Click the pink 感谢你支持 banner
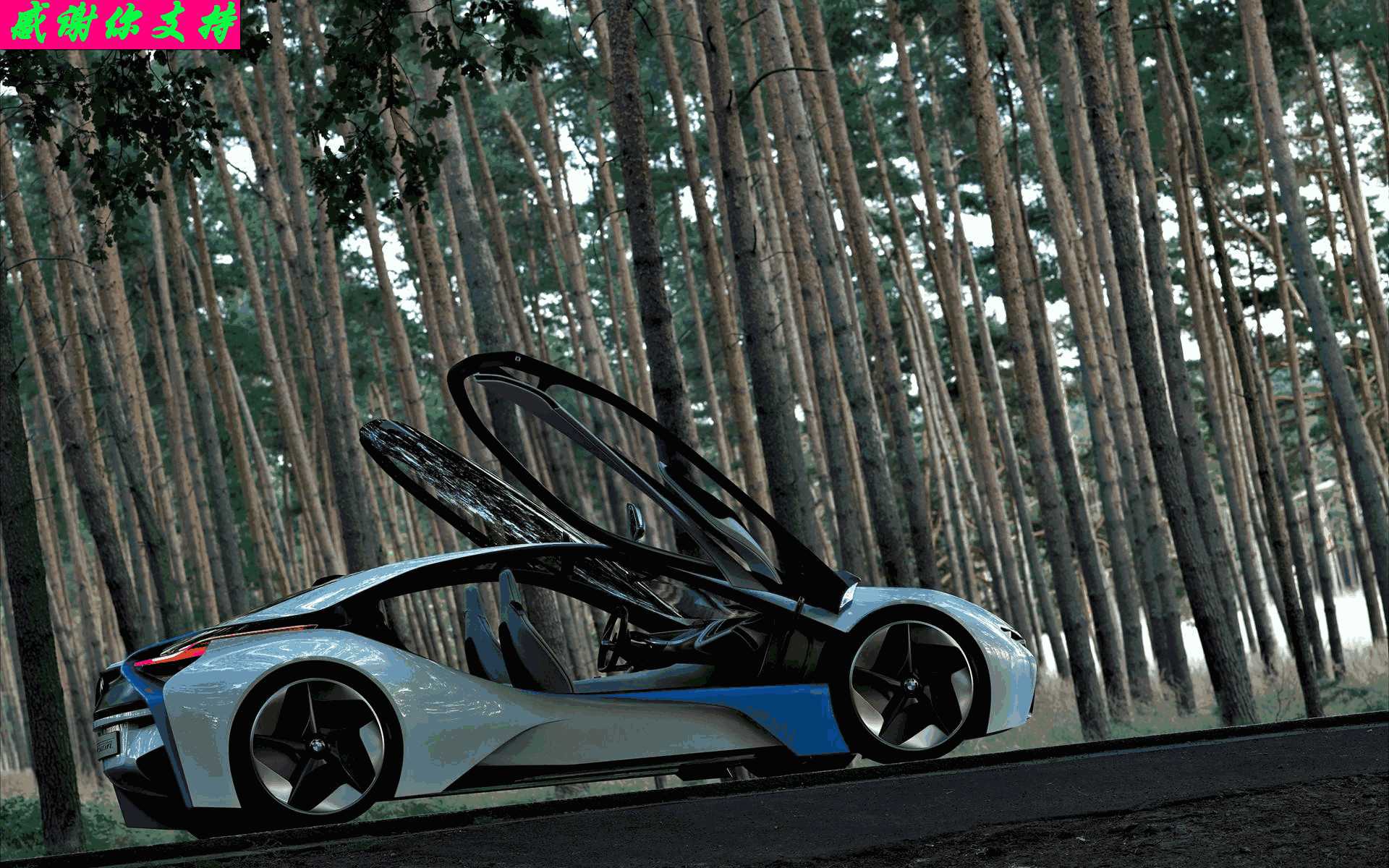Viewport: 1389px width, 868px height. (x=120, y=25)
